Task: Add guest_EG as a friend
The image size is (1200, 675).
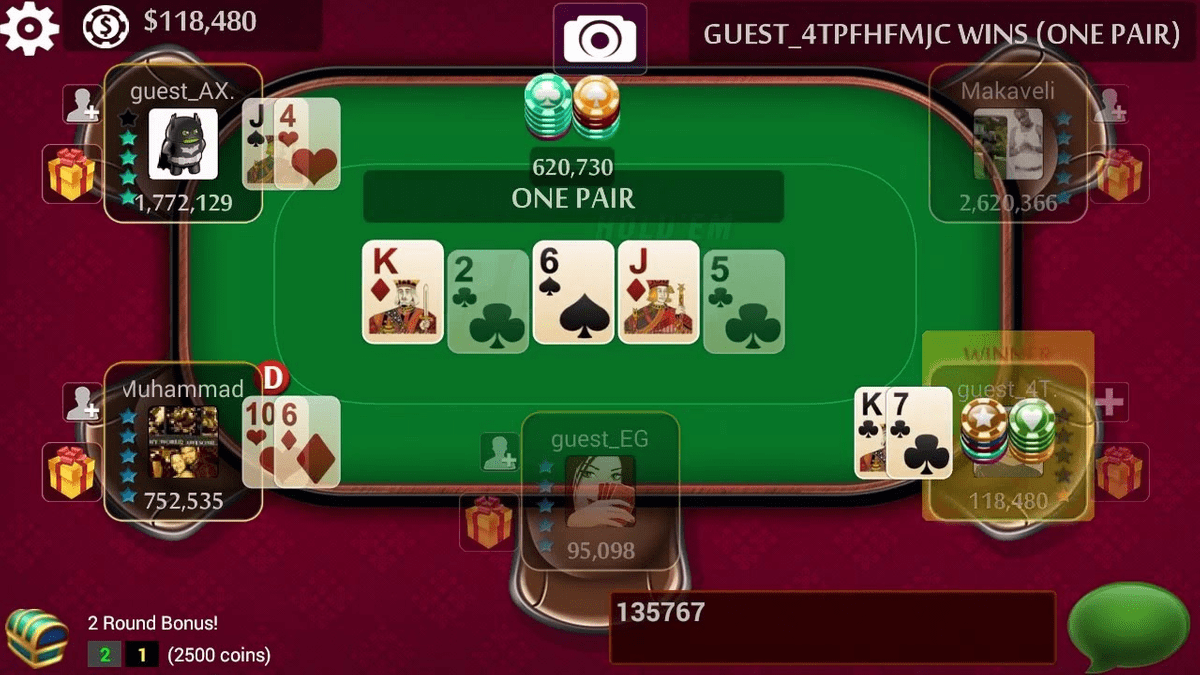Action: coord(499,452)
